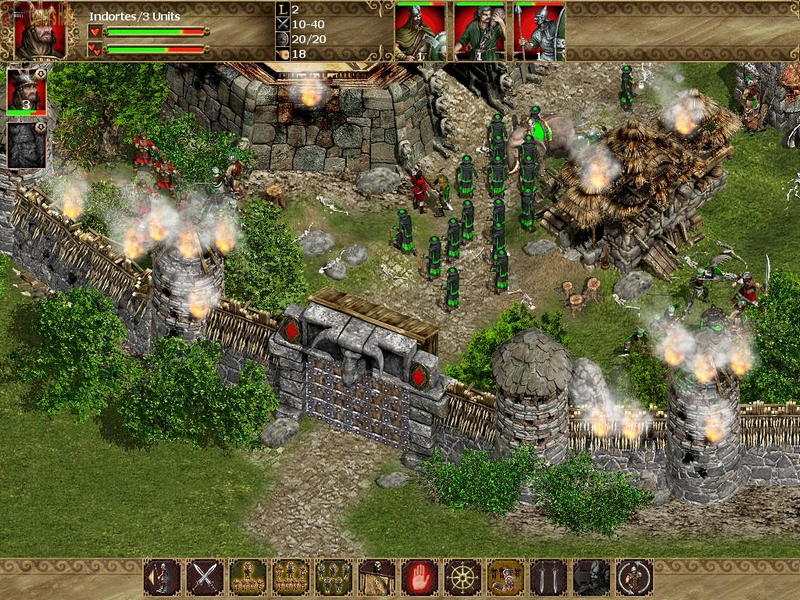Select the hero group numbered 3
Viewport: 800px width, 600px height.
pyautogui.click(x=27, y=91)
